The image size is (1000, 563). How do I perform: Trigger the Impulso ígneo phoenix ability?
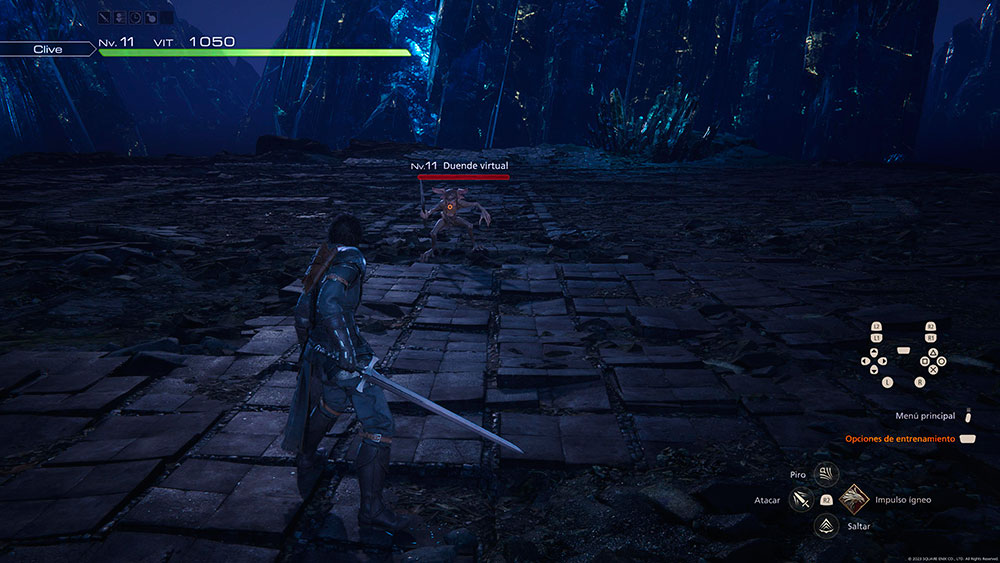855,498
